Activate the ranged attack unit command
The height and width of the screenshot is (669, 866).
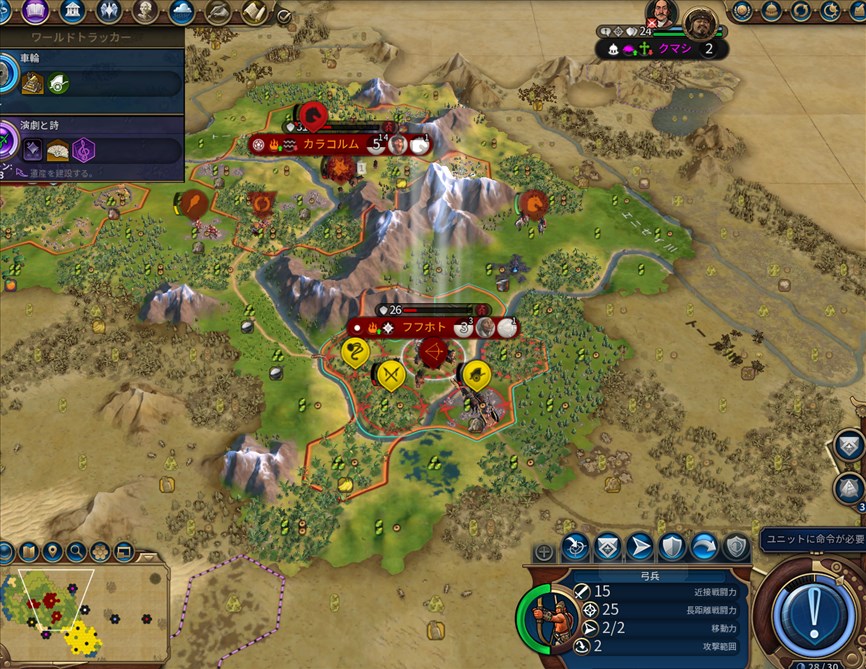[x=574, y=547]
